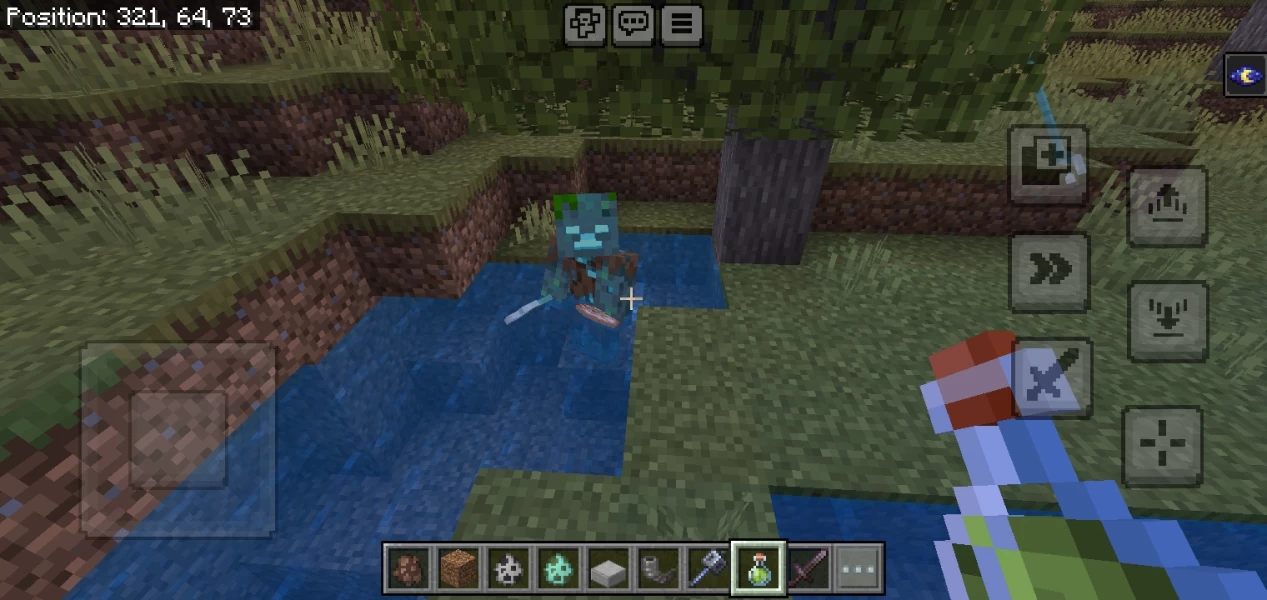Select the dirt block hotbar slot
Image resolution: width=1267 pixels, height=600 pixels.
click(457, 569)
